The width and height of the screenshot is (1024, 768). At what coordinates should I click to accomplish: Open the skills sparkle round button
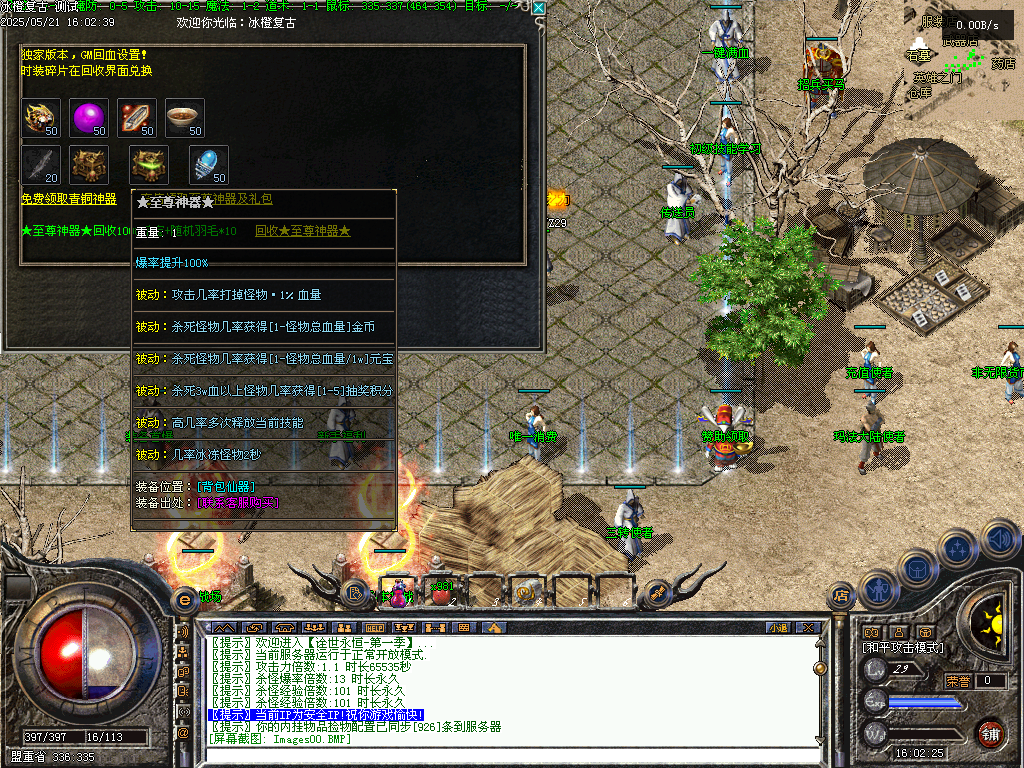pos(959,549)
